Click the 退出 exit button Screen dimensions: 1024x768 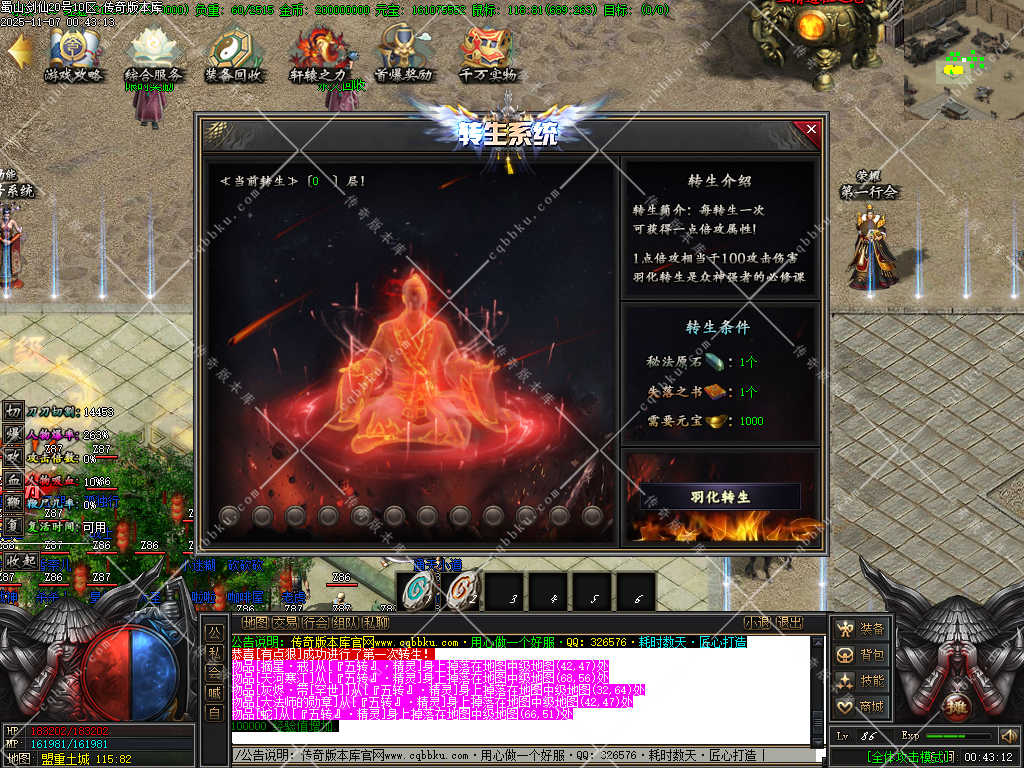click(x=790, y=622)
